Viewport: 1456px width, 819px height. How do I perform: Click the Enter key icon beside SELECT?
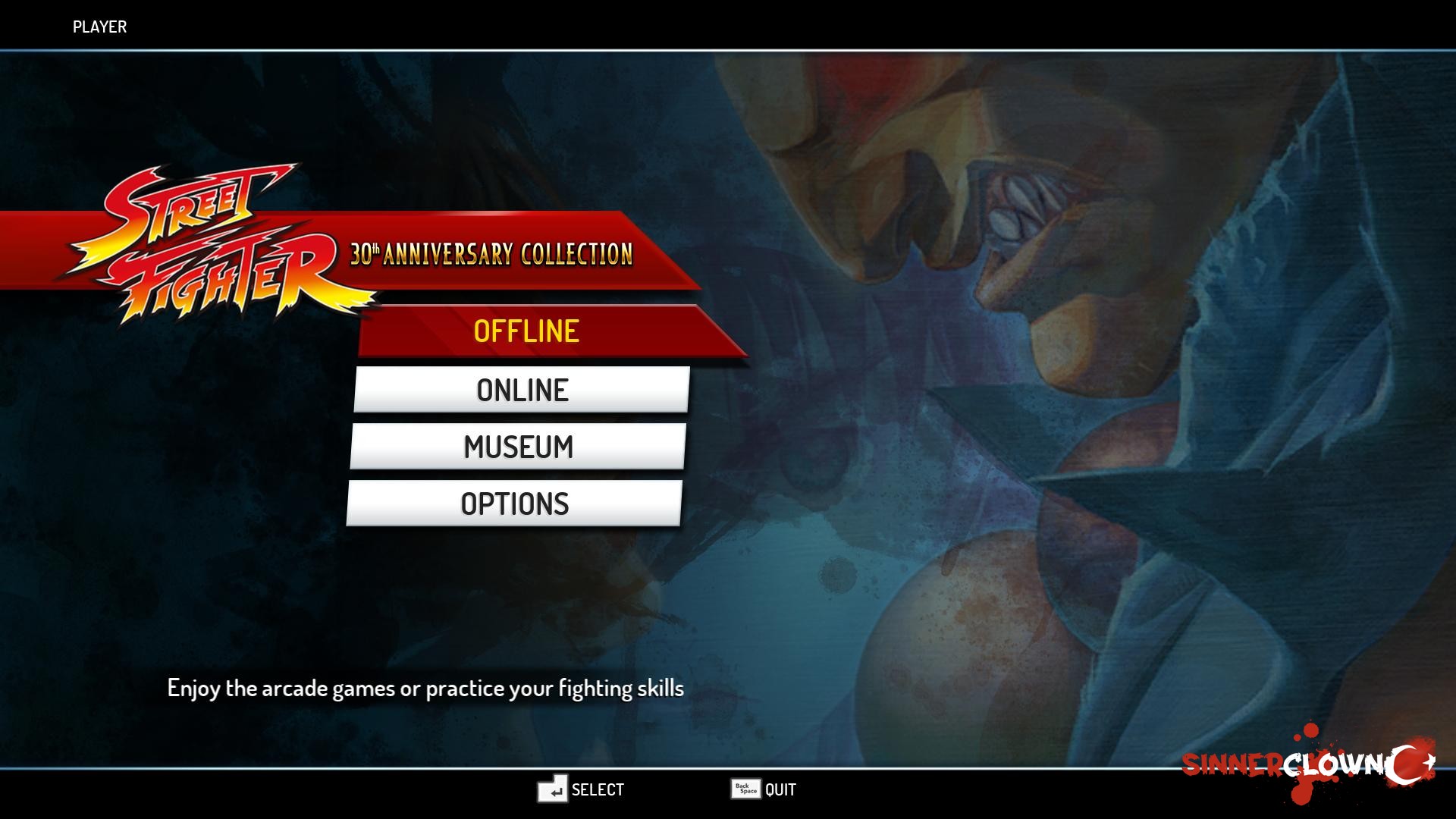pos(553,789)
